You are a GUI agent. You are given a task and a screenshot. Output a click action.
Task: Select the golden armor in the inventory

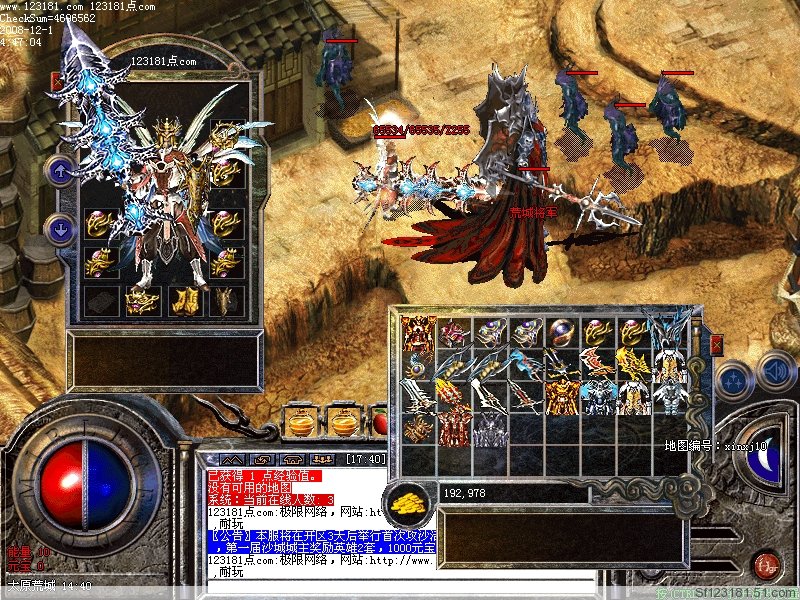click(x=562, y=396)
